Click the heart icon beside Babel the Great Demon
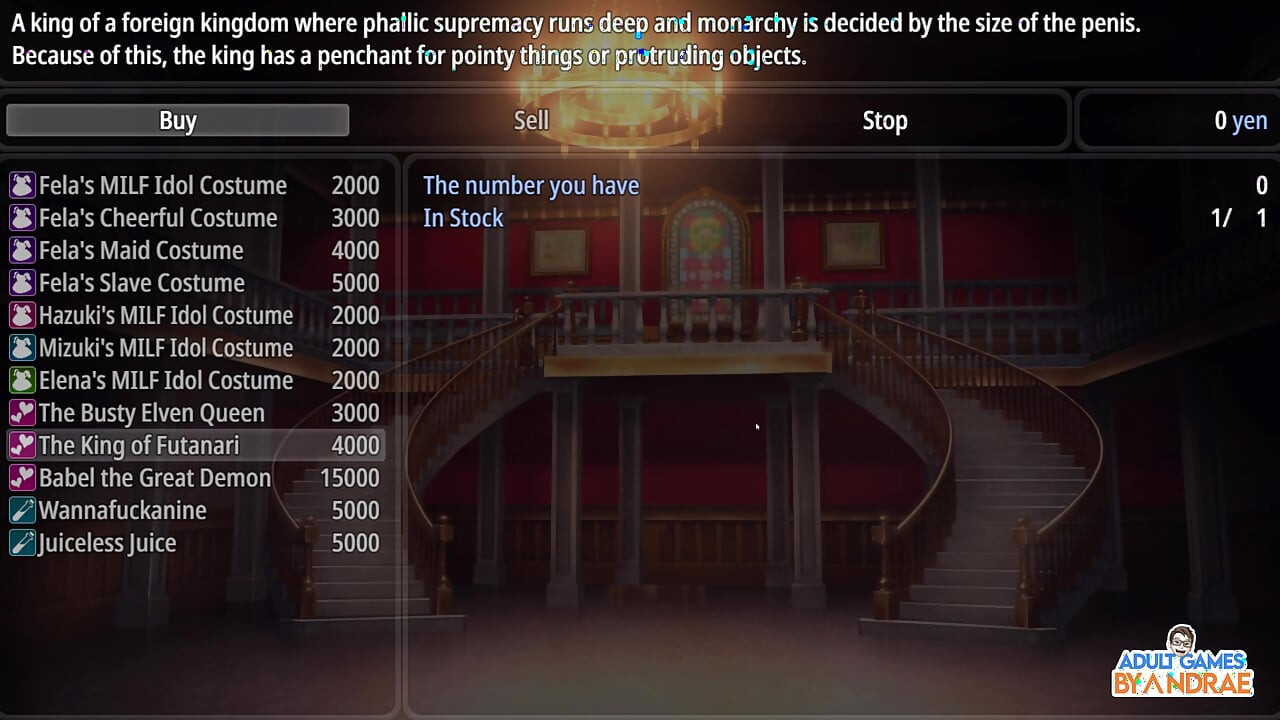 point(23,478)
